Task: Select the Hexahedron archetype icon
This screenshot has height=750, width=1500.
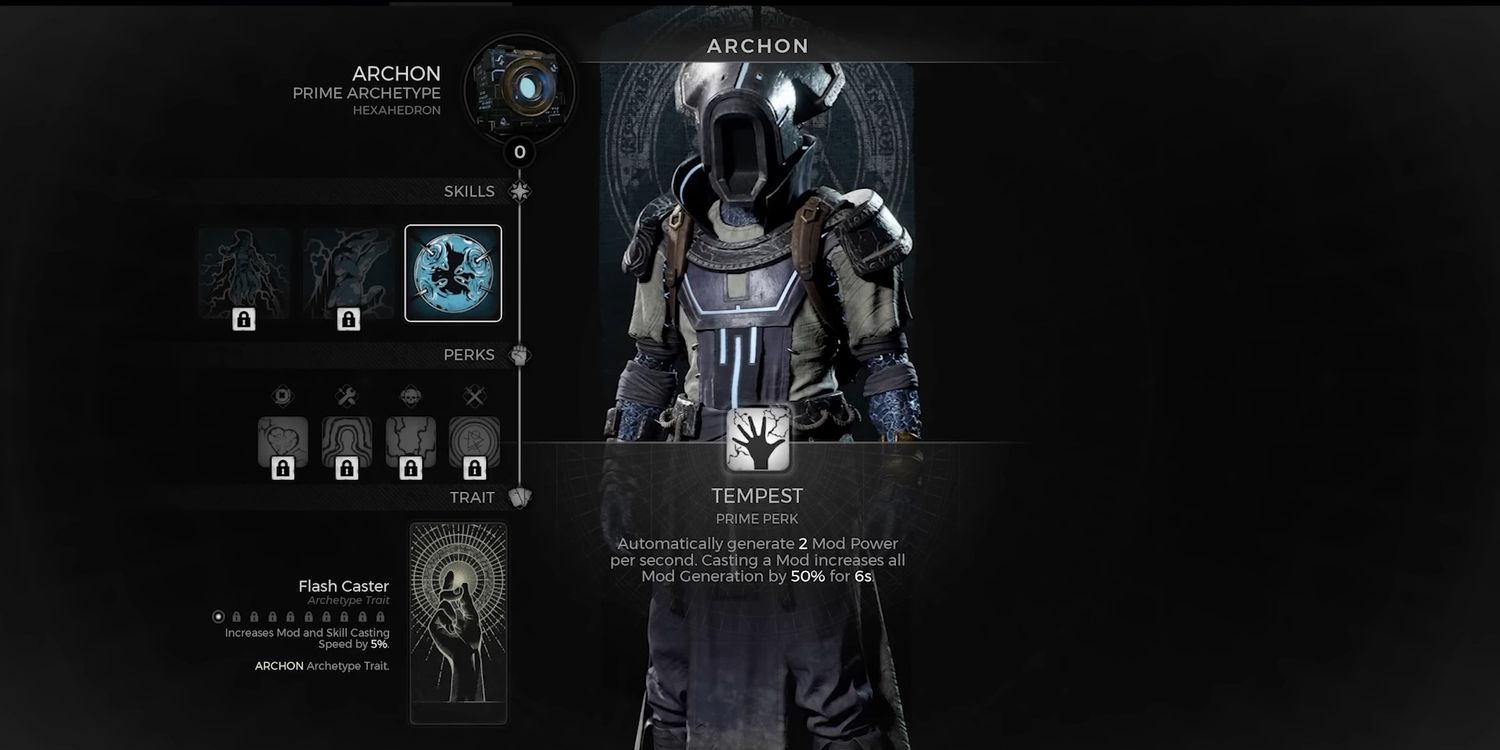Action: pyautogui.click(x=519, y=87)
